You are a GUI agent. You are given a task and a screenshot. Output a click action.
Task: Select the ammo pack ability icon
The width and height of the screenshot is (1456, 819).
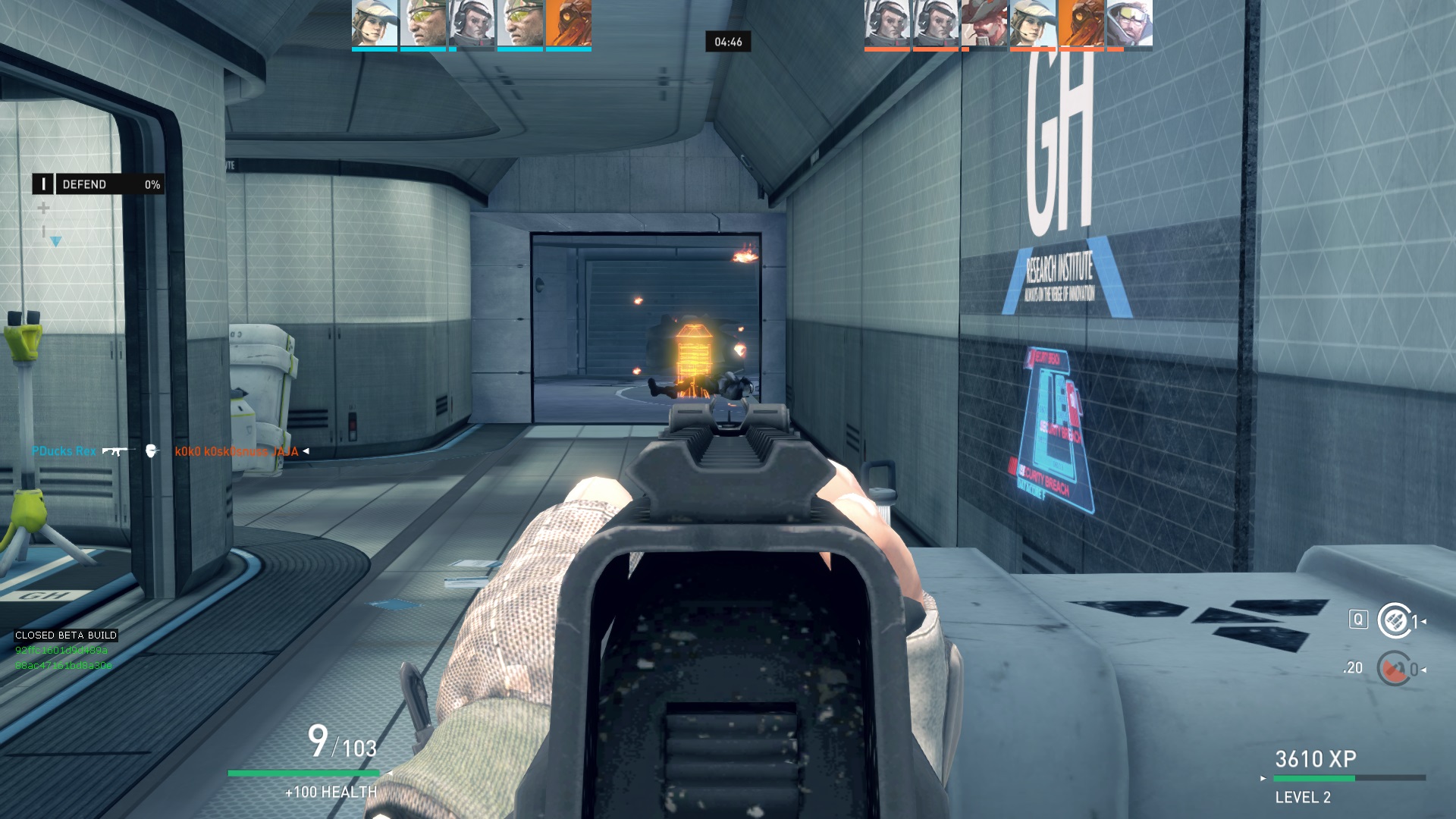(1394, 621)
